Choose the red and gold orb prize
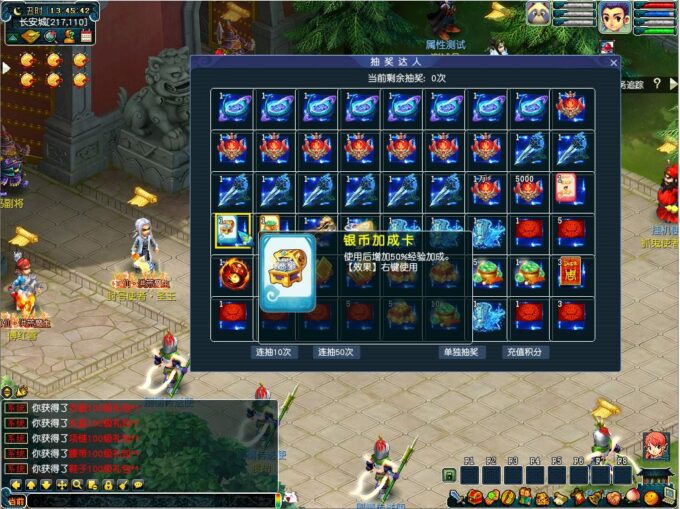 click(x=233, y=273)
